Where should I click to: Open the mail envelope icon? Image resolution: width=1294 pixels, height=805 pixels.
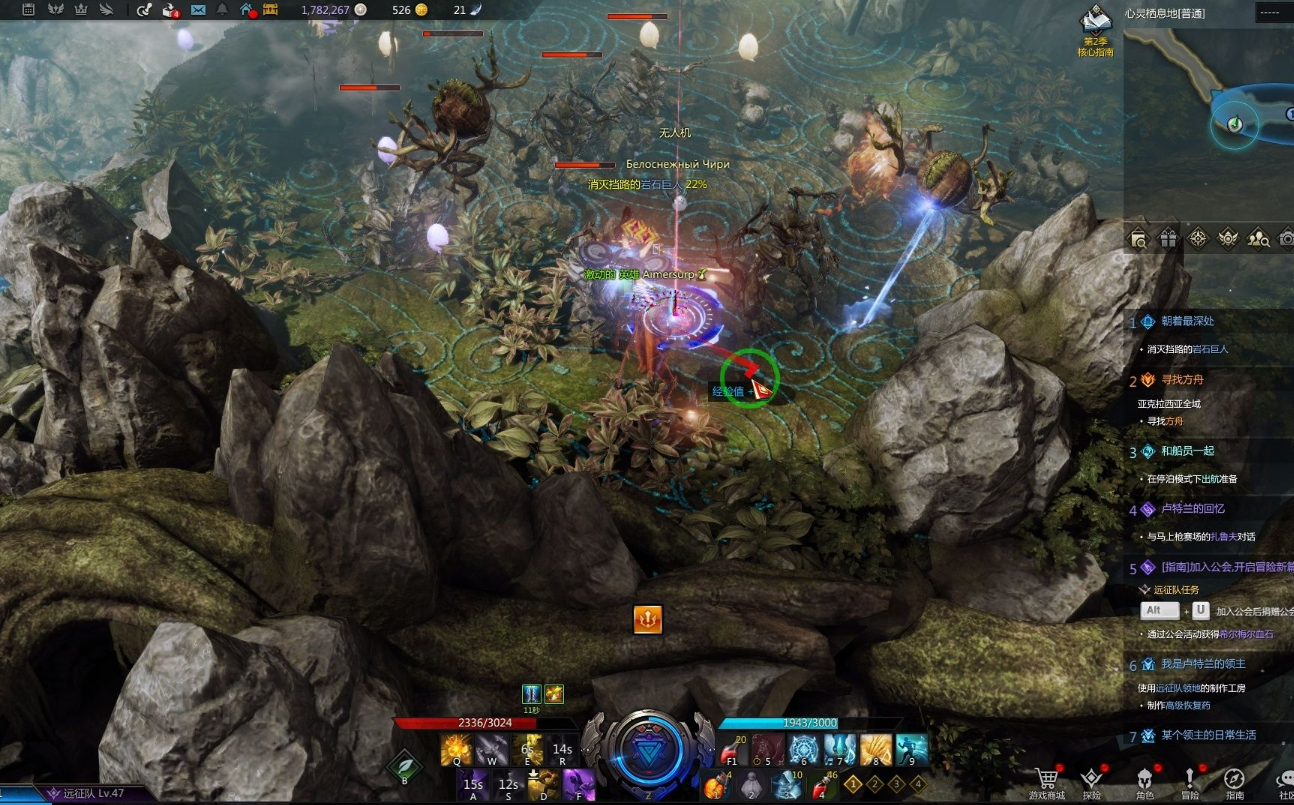tap(197, 10)
